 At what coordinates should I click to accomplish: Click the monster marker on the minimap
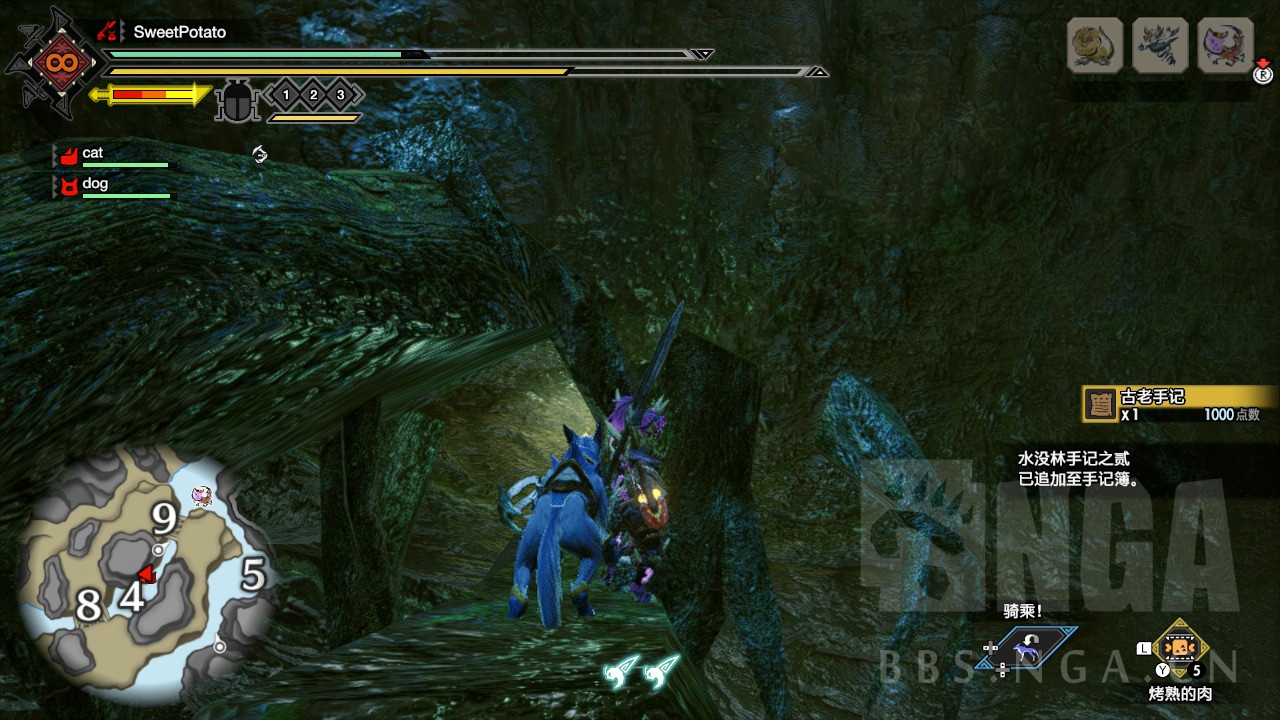point(202,495)
